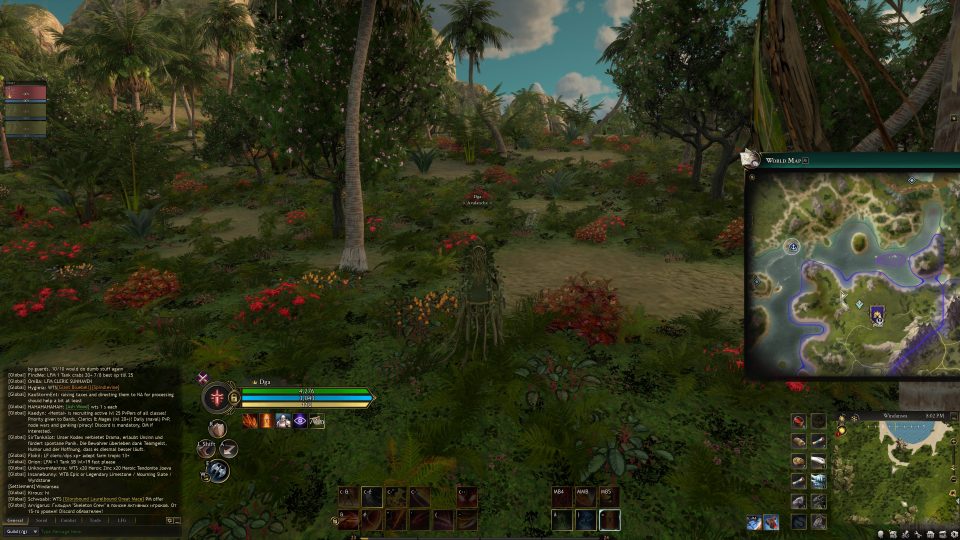
Task: Use the double-axe weapon skill icon
Action: click(218, 470)
